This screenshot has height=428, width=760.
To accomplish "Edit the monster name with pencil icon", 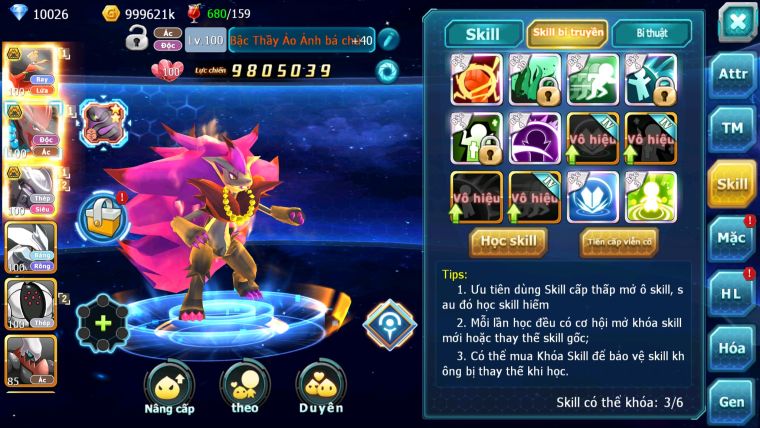I will click(x=388, y=39).
